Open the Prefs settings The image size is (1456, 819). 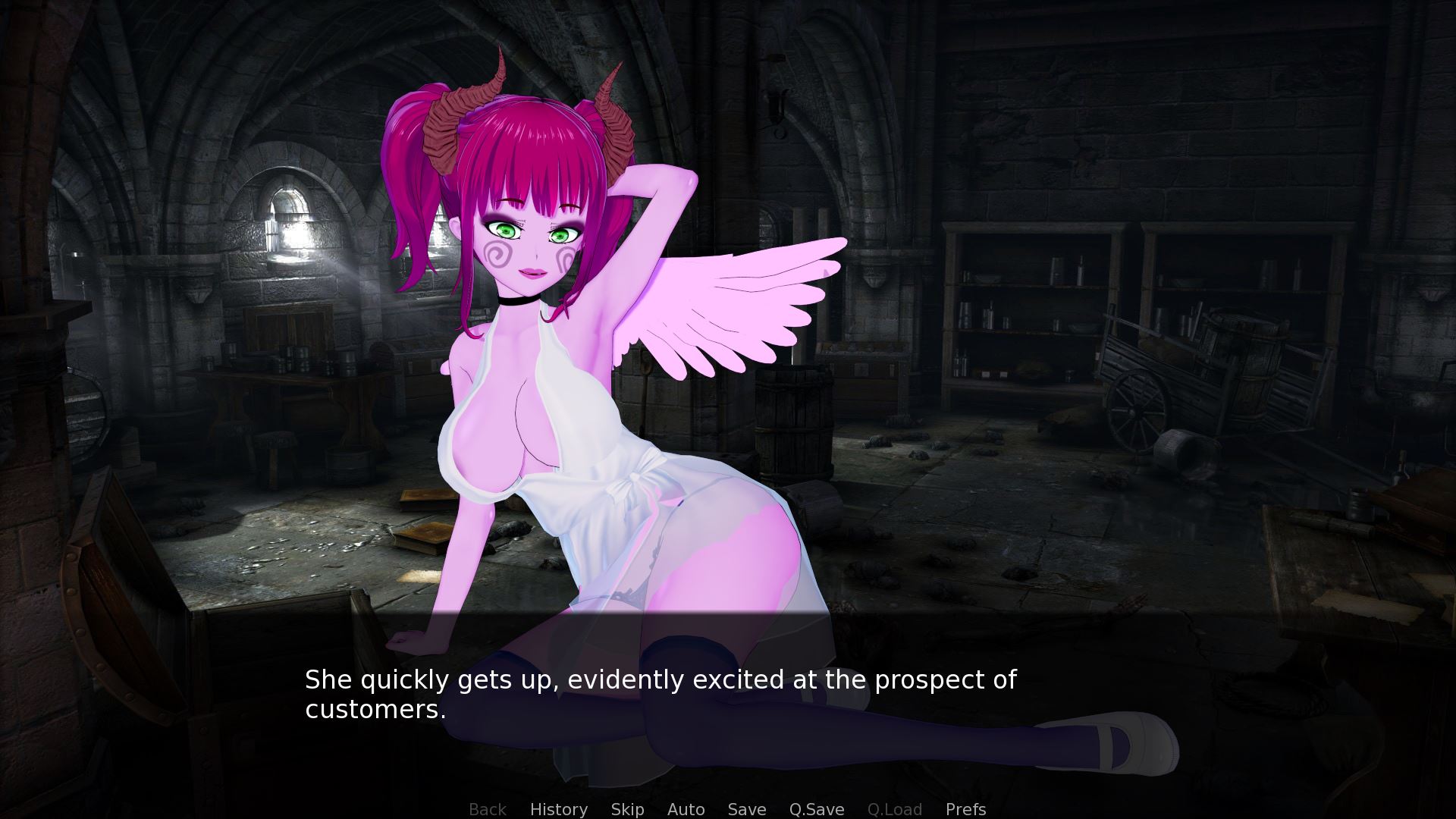pyautogui.click(x=965, y=809)
